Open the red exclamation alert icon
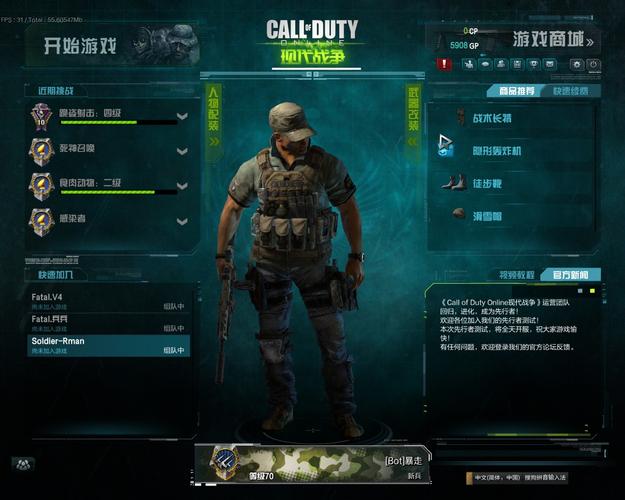 tap(444, 64)
